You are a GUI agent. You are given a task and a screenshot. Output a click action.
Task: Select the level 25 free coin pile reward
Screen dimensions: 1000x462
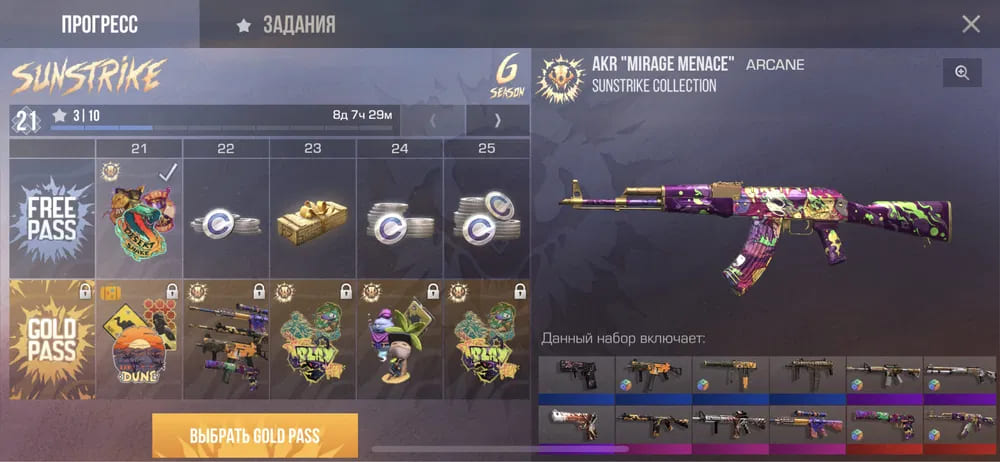pos(487,220)
